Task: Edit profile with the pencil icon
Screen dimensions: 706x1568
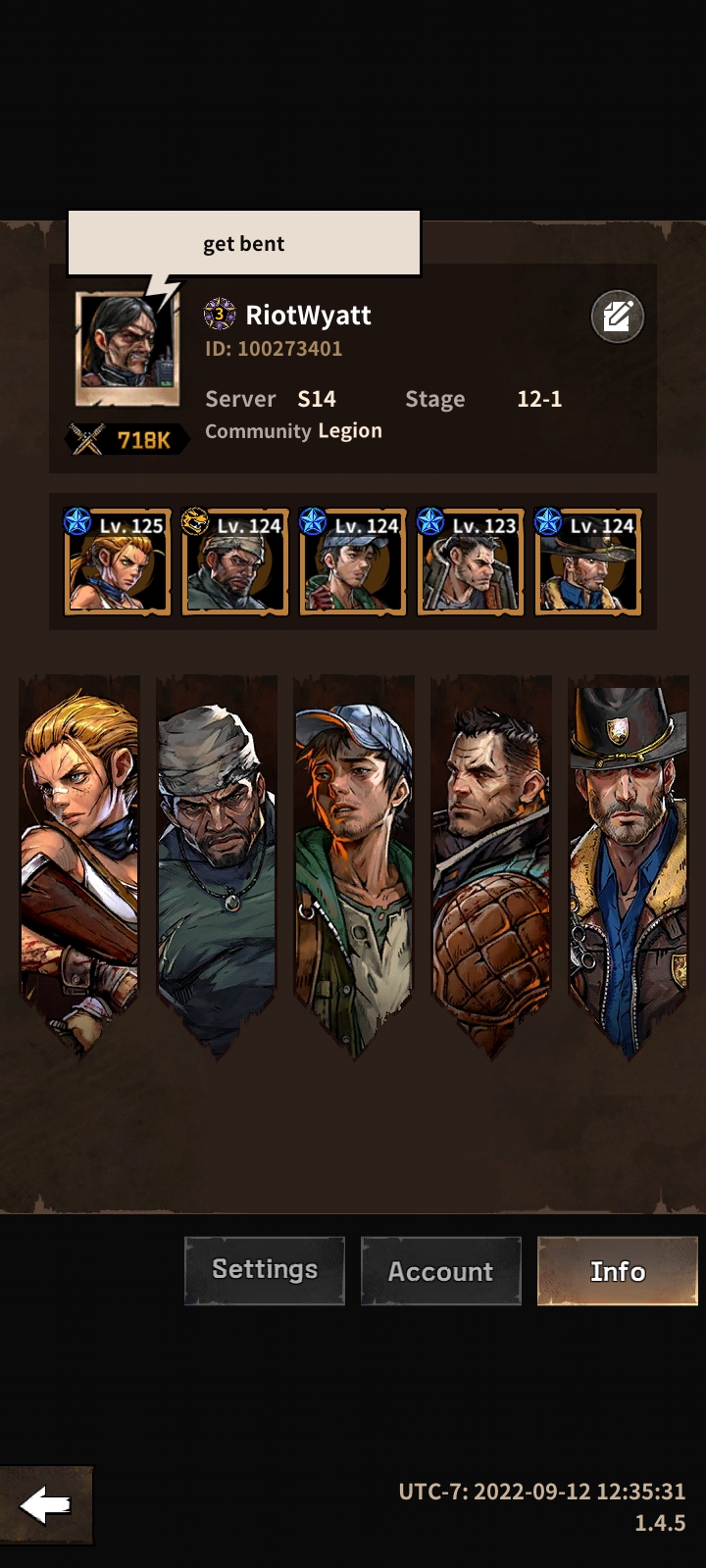Action: tap(617, 317)
